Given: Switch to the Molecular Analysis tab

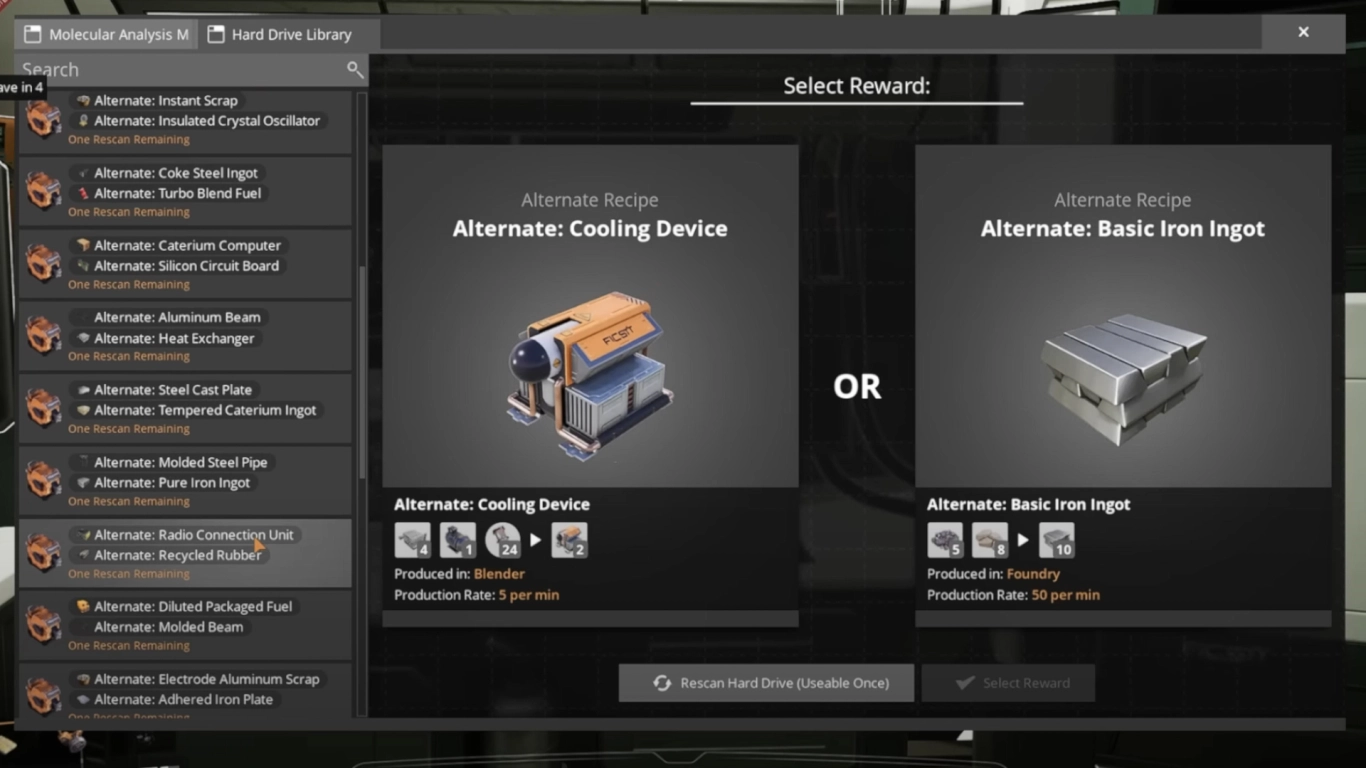Looking at the screenshot, I should 105,33.
